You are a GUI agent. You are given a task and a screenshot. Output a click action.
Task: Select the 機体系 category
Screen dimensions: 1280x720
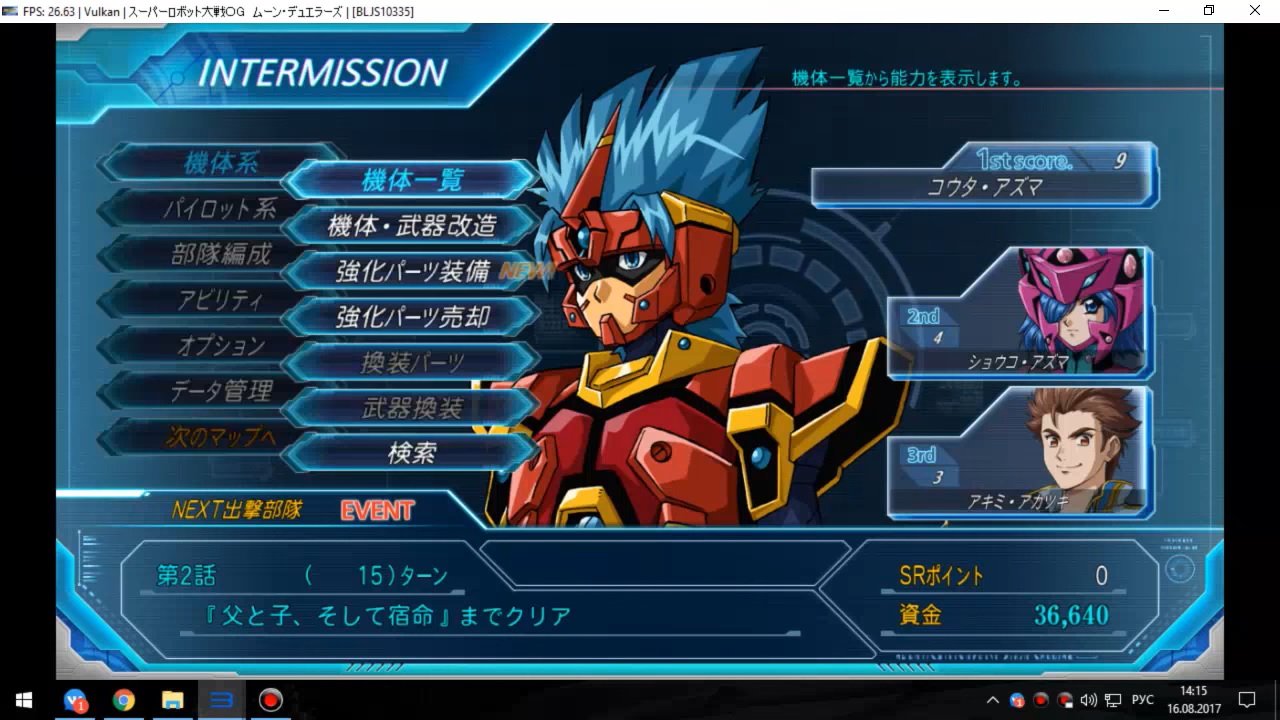point(221,163)
